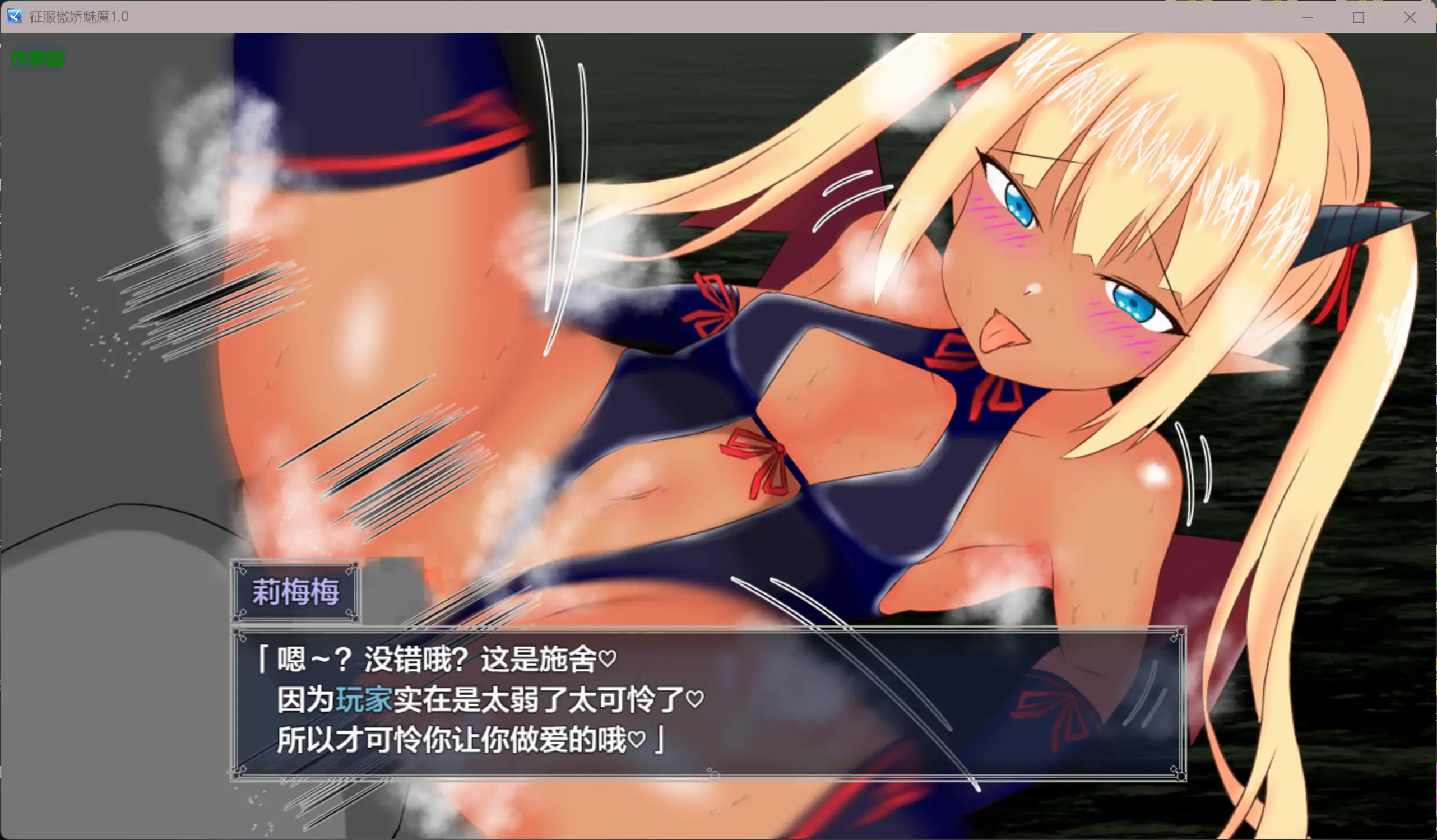Click the top-right corner ornament of the message box
1437x840 pixels.
(x=1176, y=633)
